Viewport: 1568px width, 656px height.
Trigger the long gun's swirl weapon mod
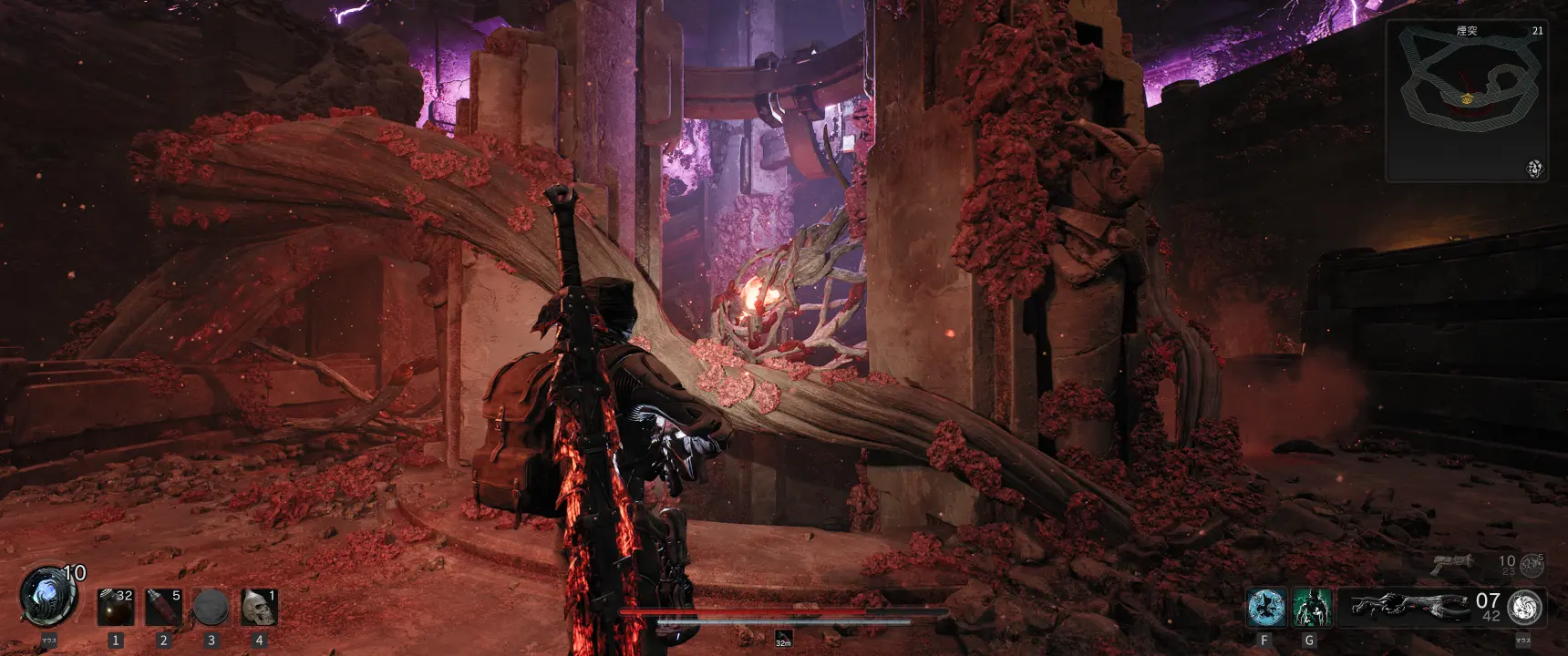pyautogui.click(x=1525, y=607)
